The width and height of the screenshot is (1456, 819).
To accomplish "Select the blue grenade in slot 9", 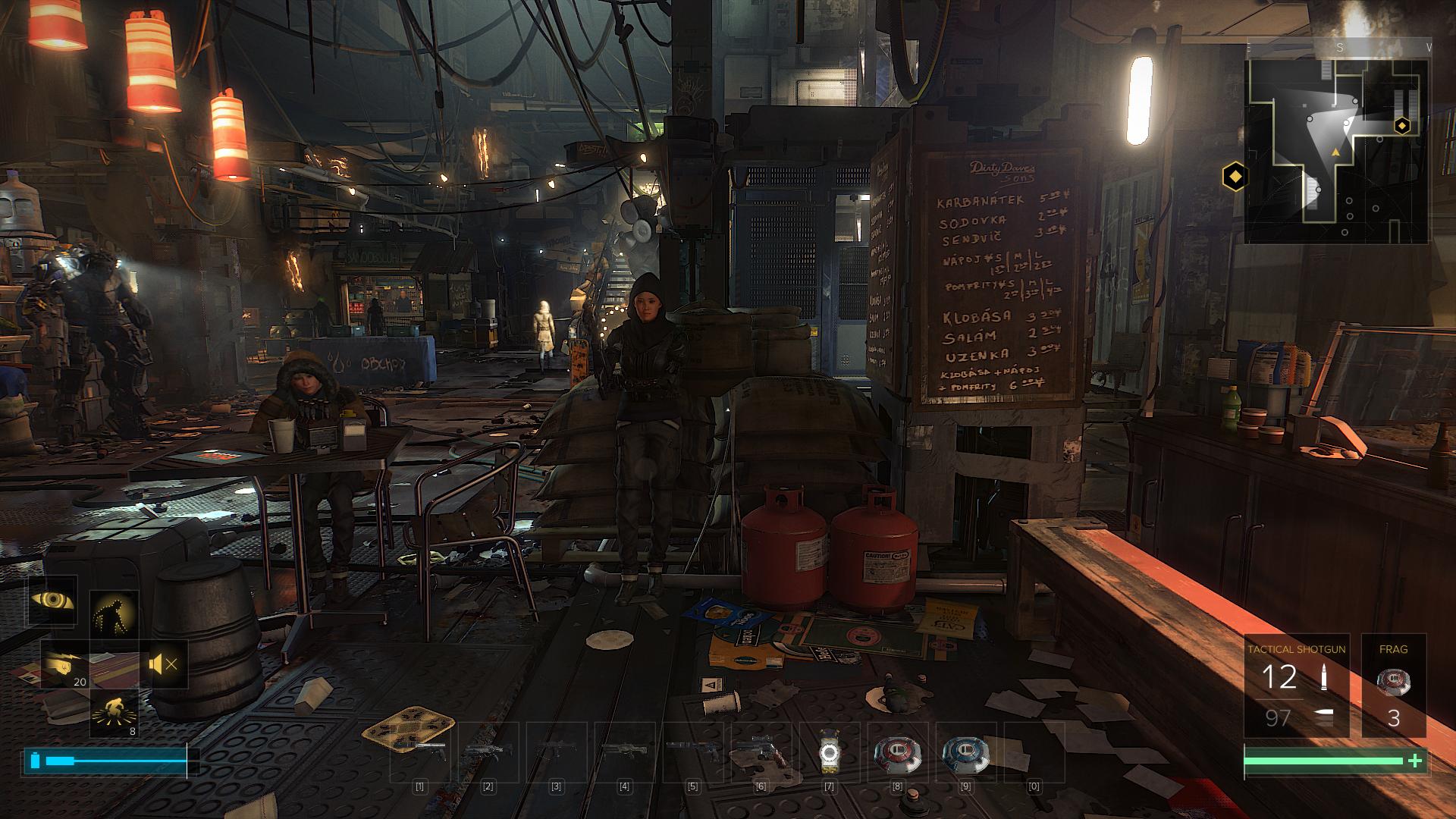I will click(x=965, y=751).
